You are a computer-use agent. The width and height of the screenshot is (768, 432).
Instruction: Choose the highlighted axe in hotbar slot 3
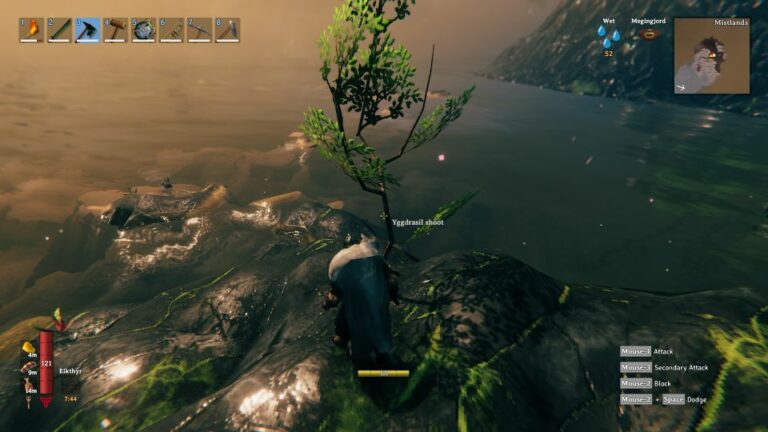click(x=87, y=29)
